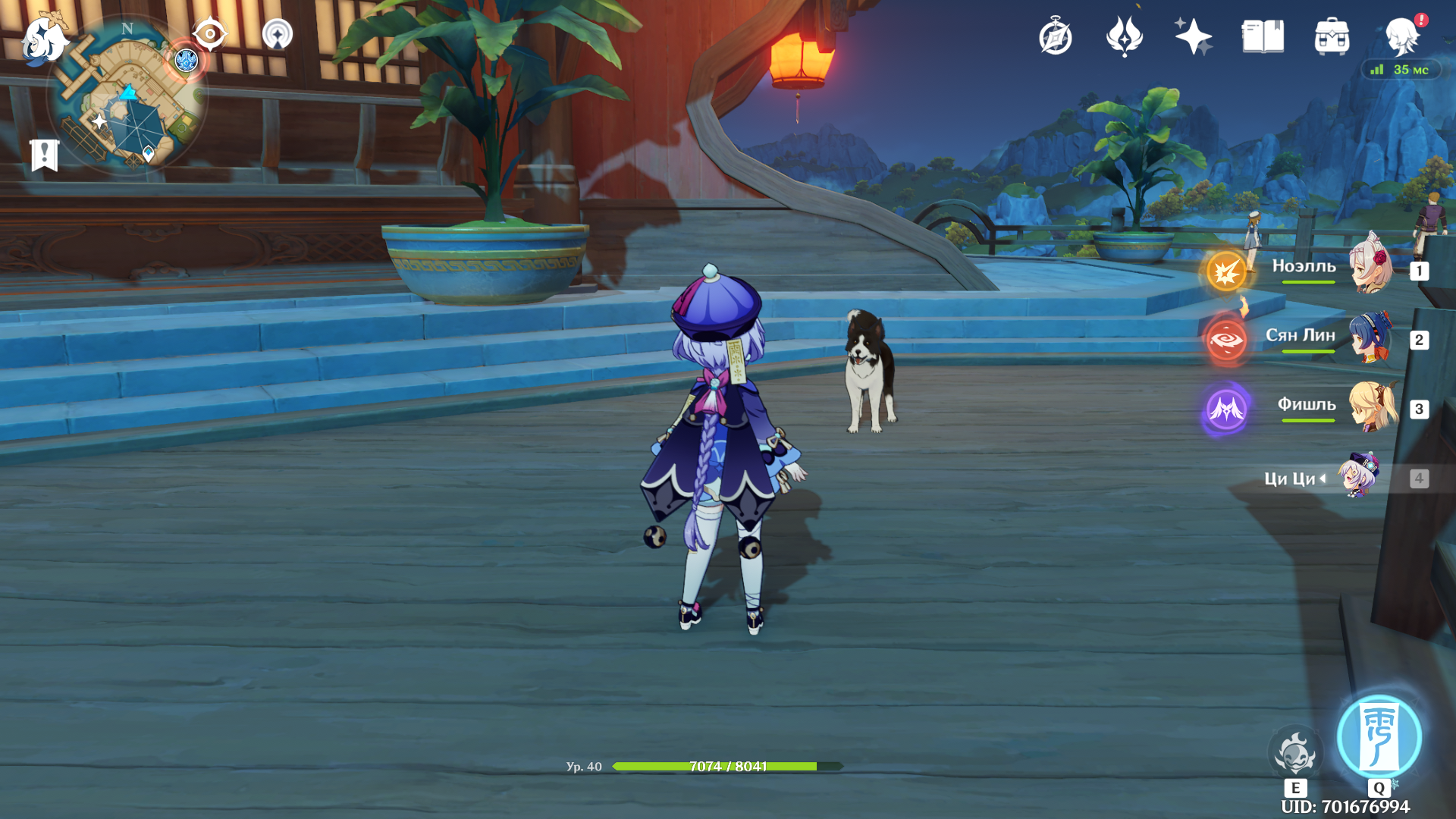Activate Qiqi's elemental burst
1456x819 pixels.
1379,736
